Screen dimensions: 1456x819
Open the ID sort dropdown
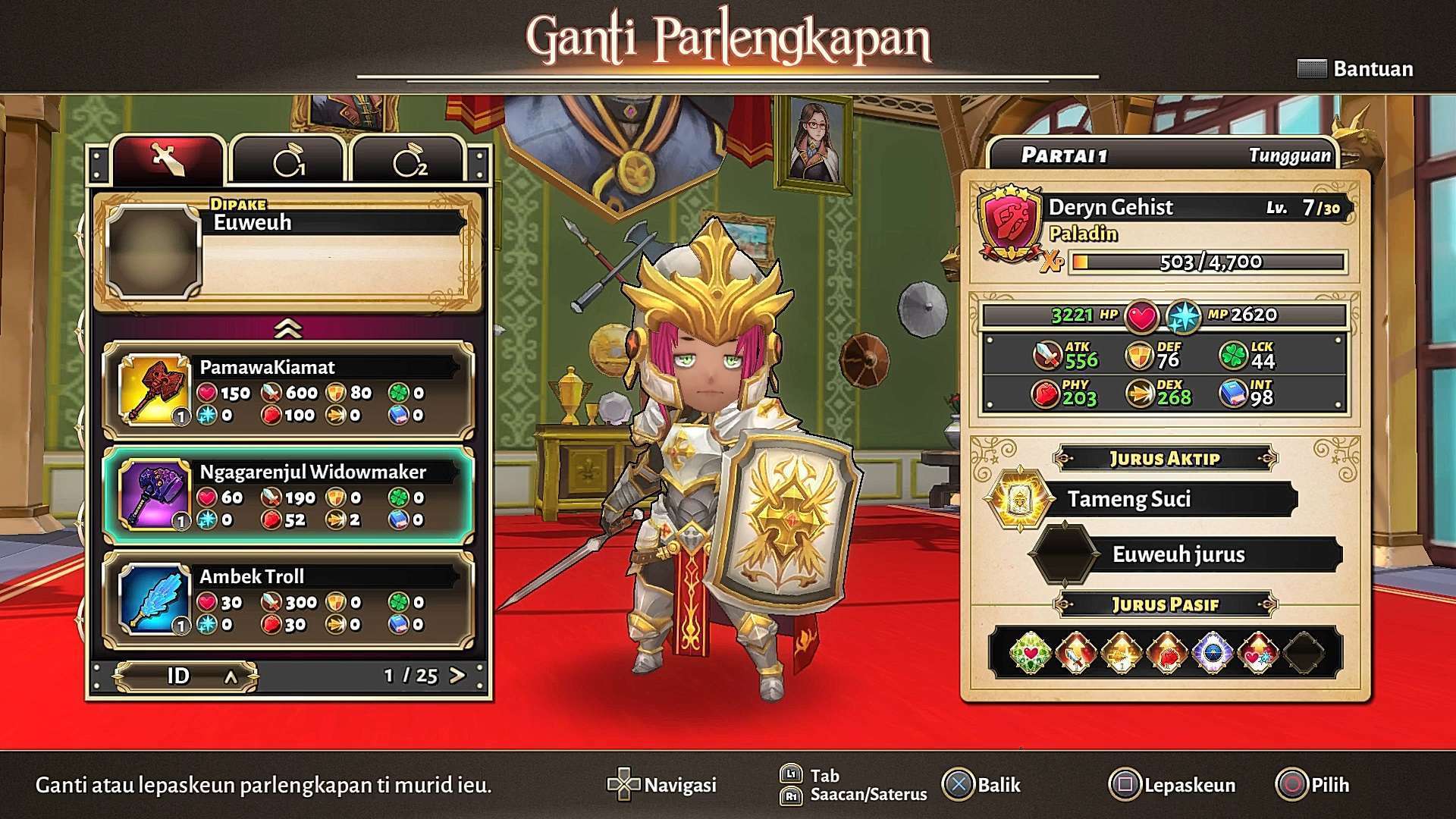coord(186,676)
